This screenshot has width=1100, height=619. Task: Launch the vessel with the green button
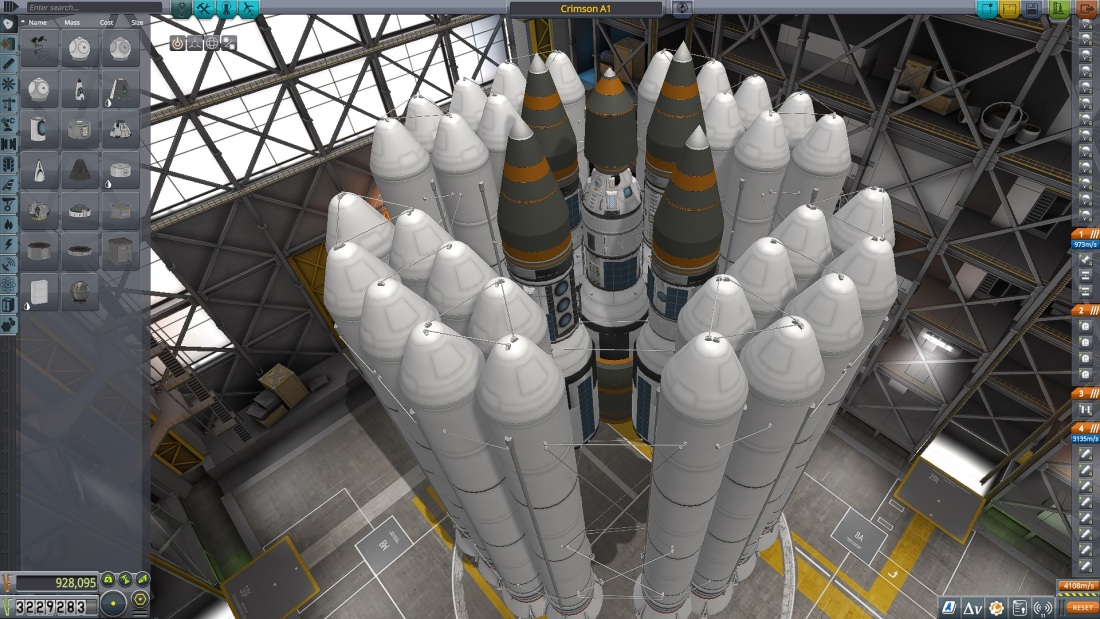[x=1059, y=9]
